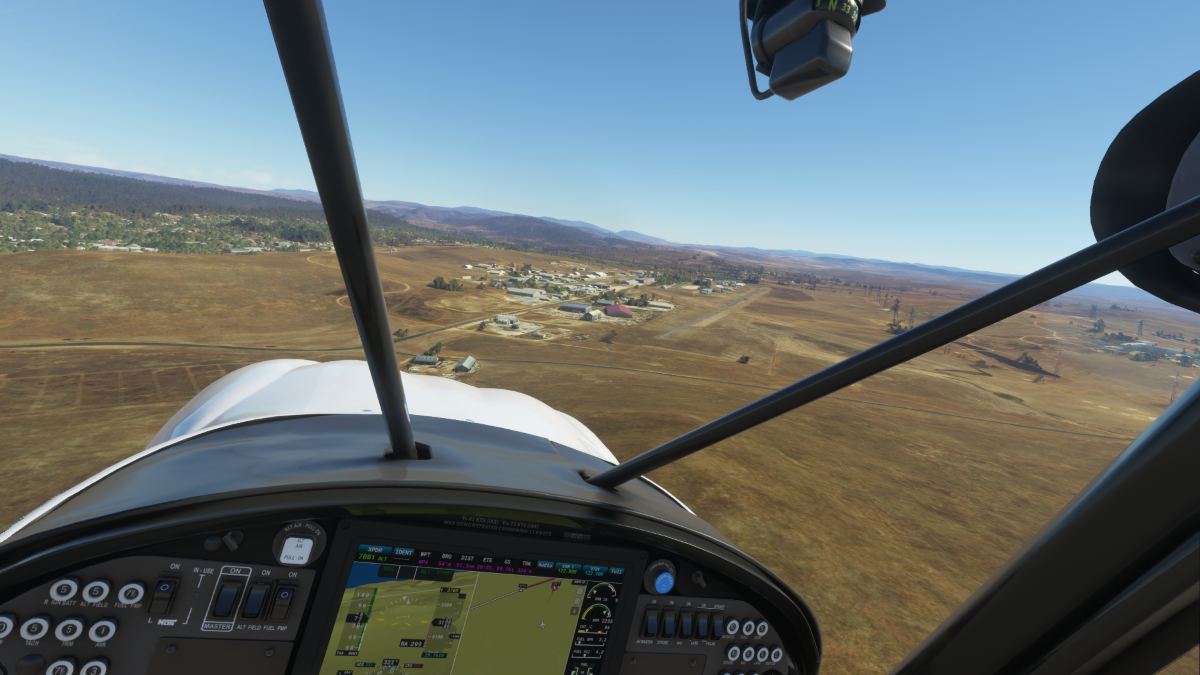Toggle the AV MASTER avionics switch
The width and height of the screenshot is (1200, 675).
(x=652, y=622)
